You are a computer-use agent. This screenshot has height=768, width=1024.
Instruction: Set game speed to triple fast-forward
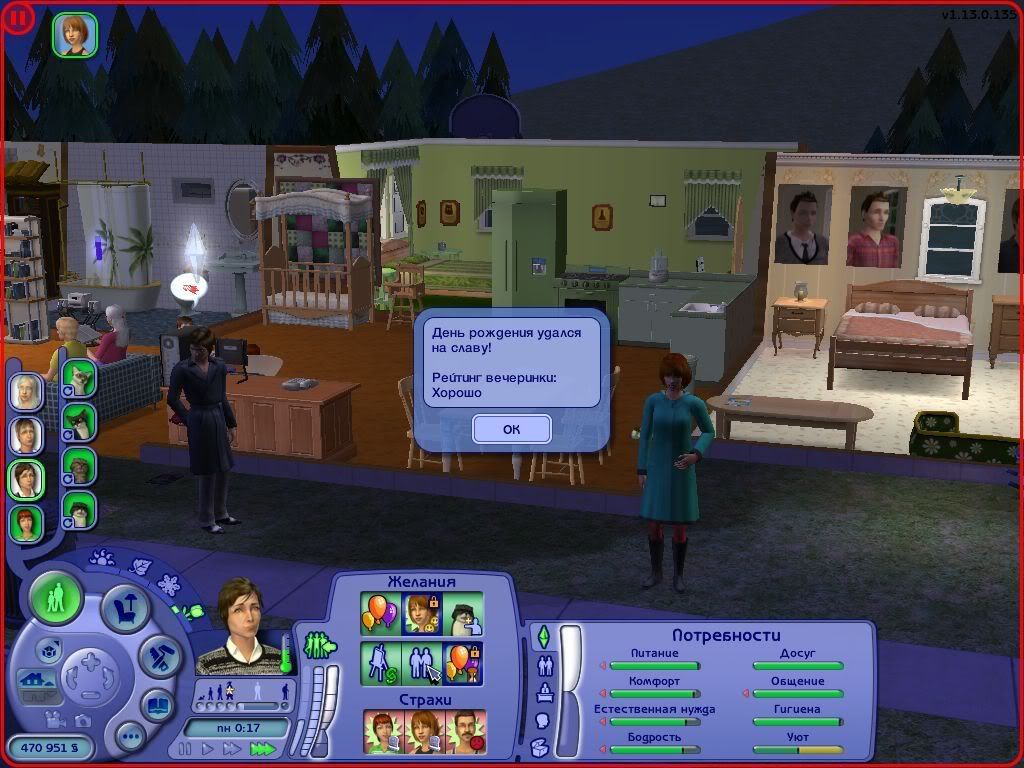pos(262,748)
